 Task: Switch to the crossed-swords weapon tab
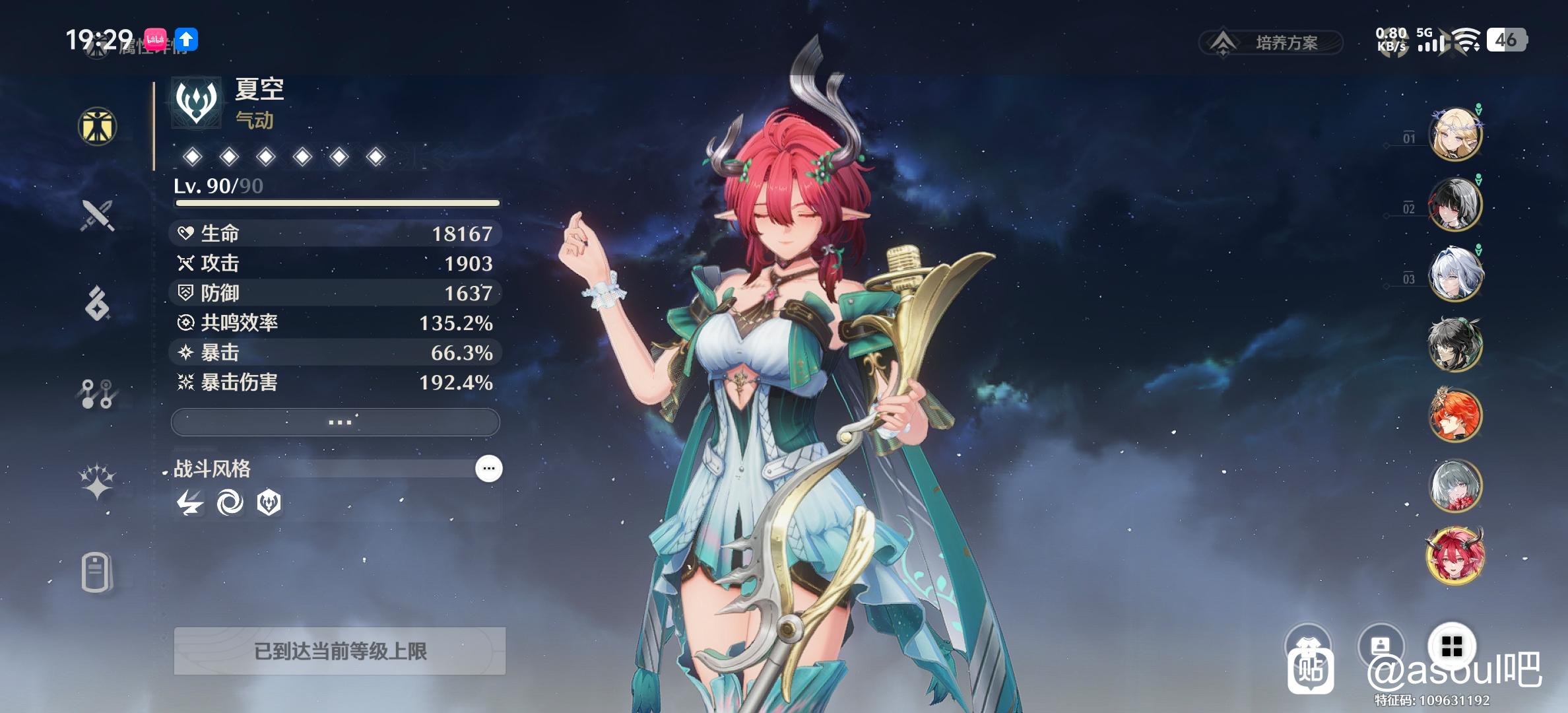[x=98, y=215]
